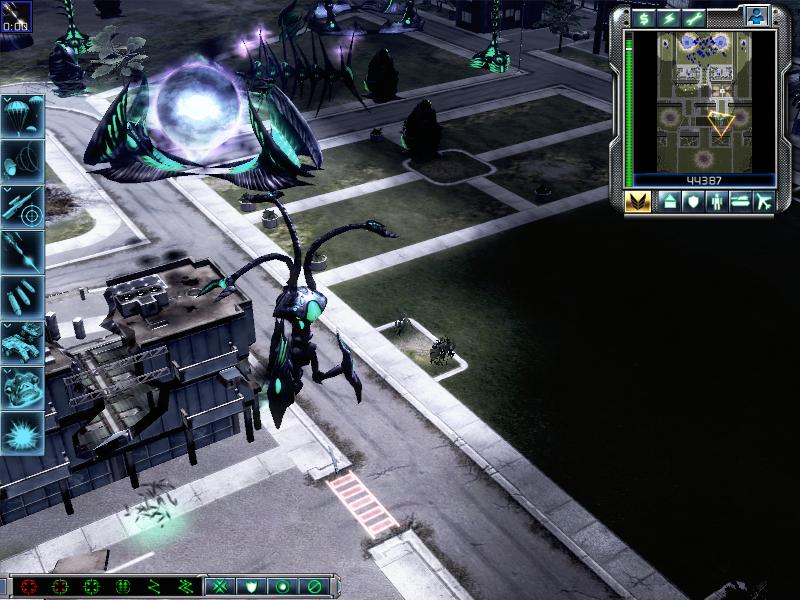Open the infantry production tab
The width and height of the screenshot is (800, 600).
click(717, 202)
